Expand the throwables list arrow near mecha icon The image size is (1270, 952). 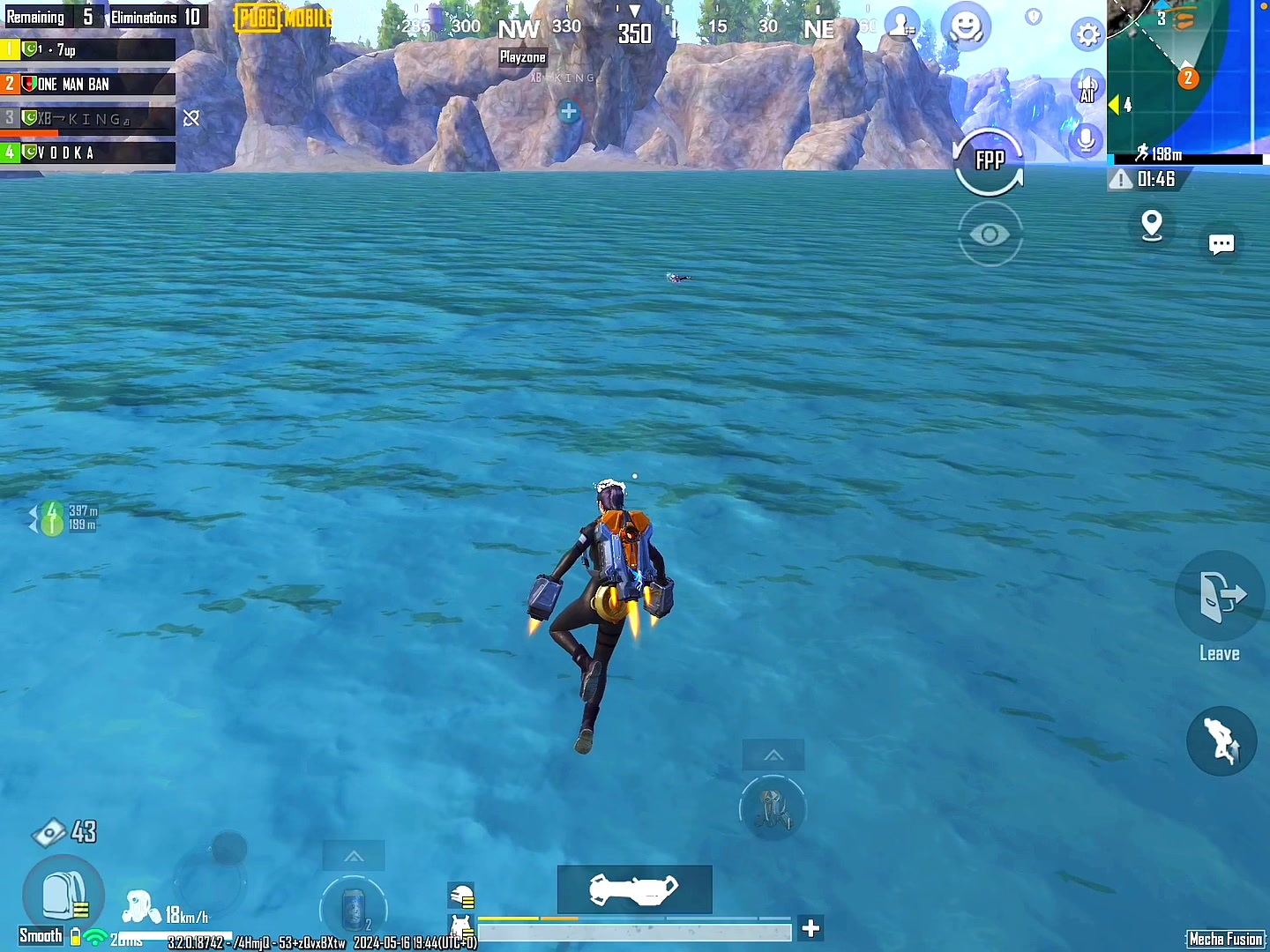click(x=773, y=755)
